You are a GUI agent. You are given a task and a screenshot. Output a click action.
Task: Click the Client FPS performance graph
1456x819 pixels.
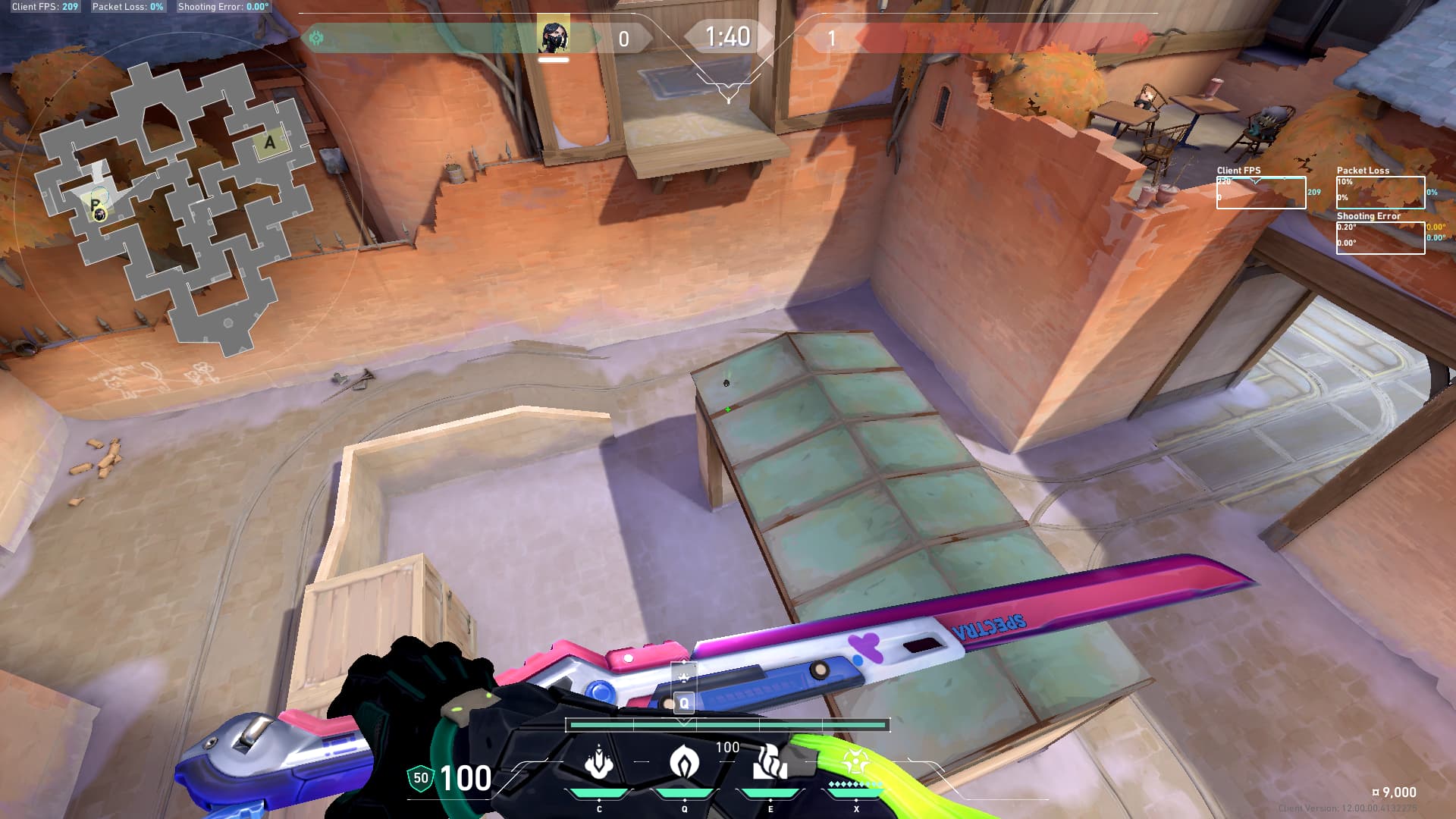coord(1260,193)
